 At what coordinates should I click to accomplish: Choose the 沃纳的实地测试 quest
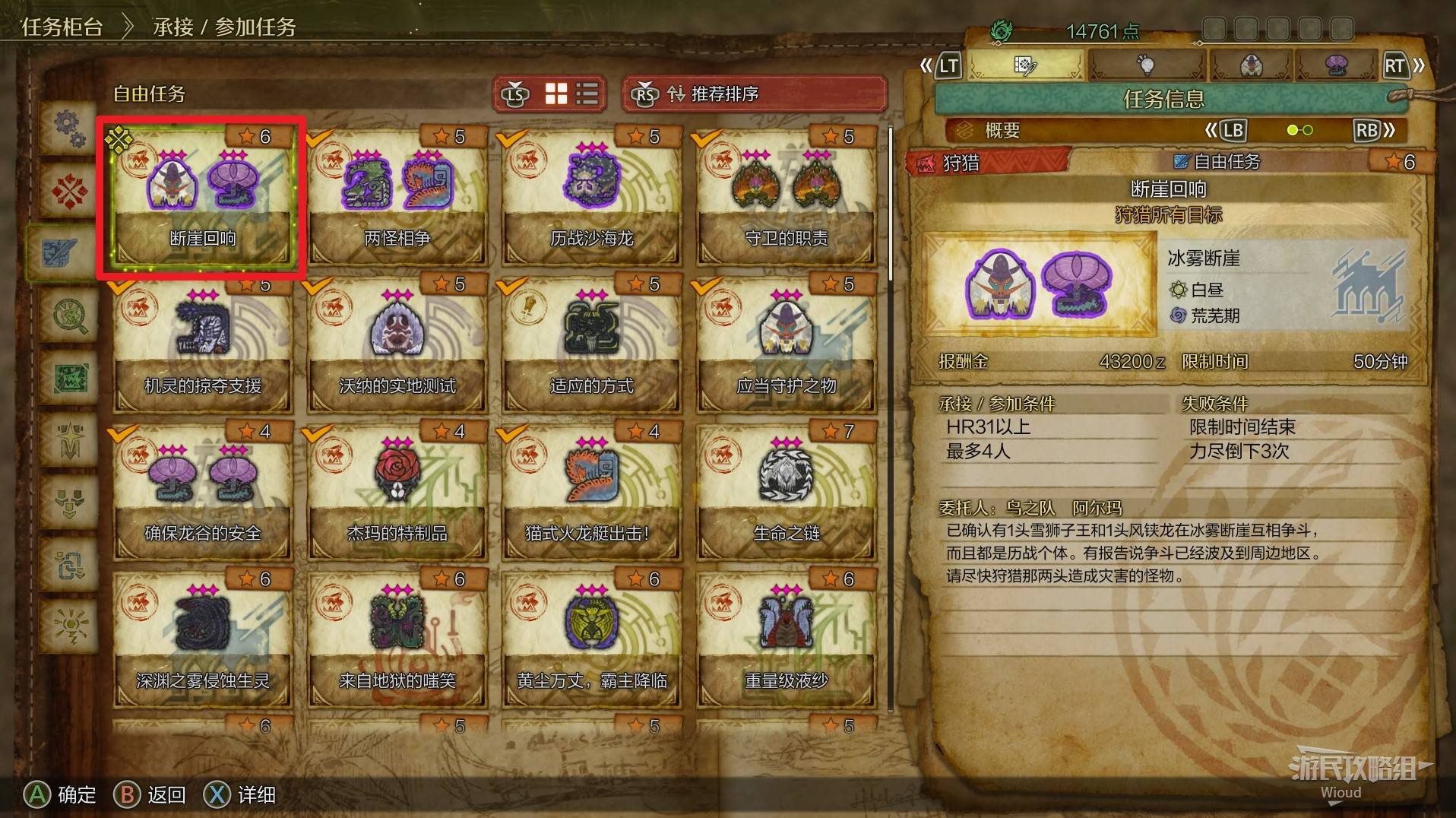(397, 346)
